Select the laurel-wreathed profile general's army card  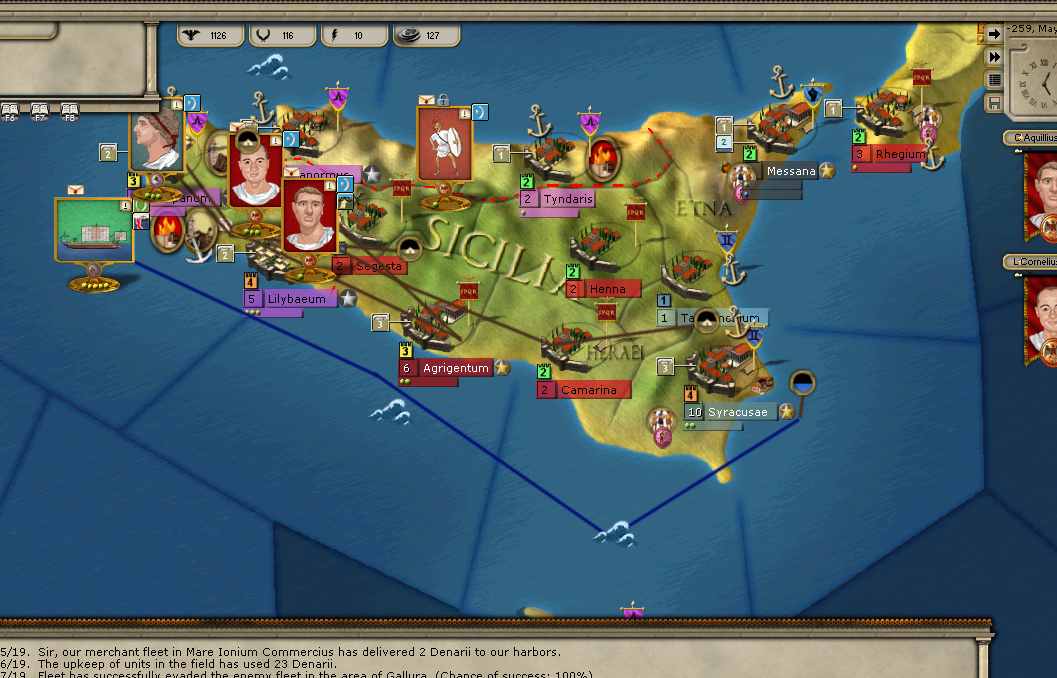[157, 142]
